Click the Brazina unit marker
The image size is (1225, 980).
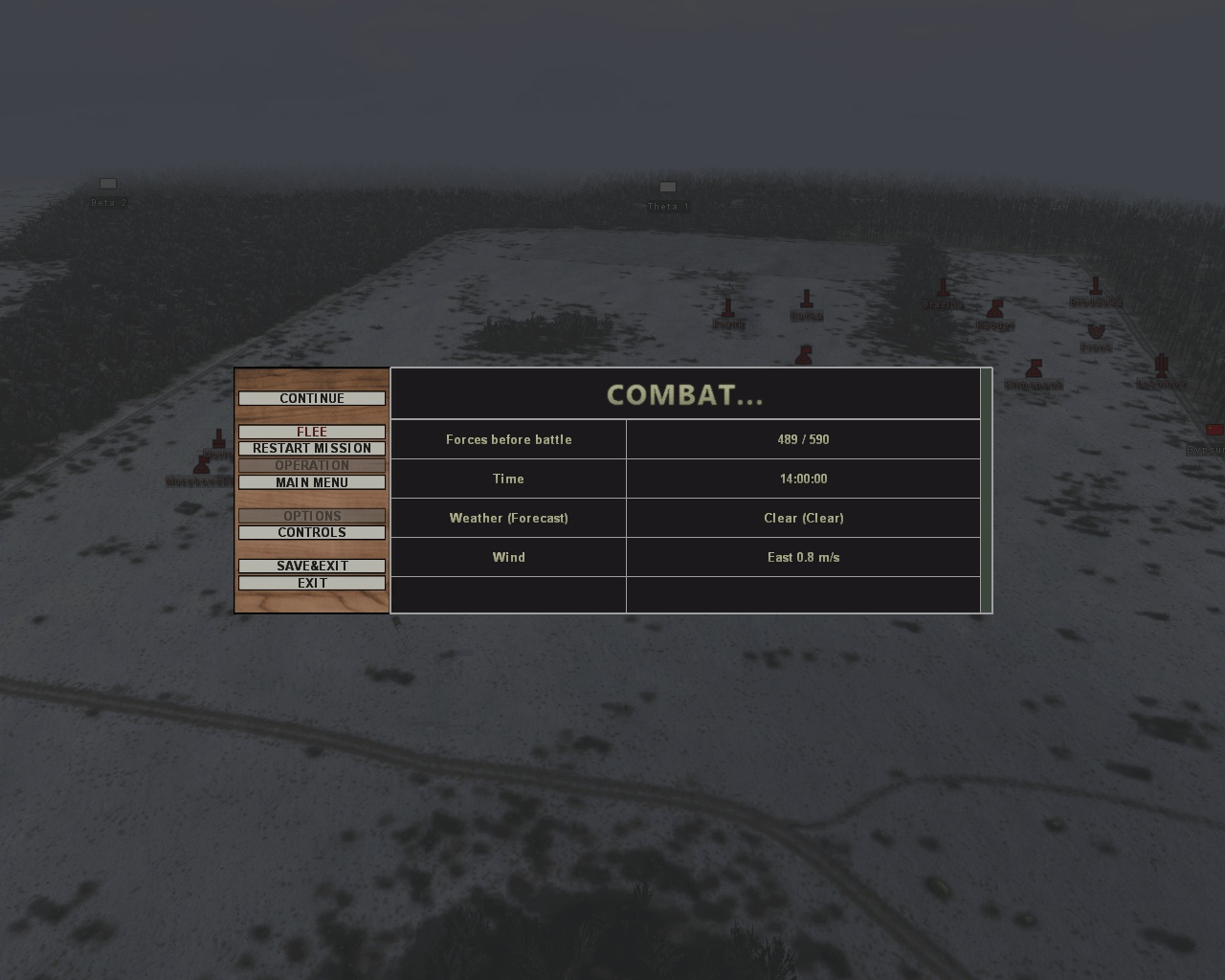point(943,286)
